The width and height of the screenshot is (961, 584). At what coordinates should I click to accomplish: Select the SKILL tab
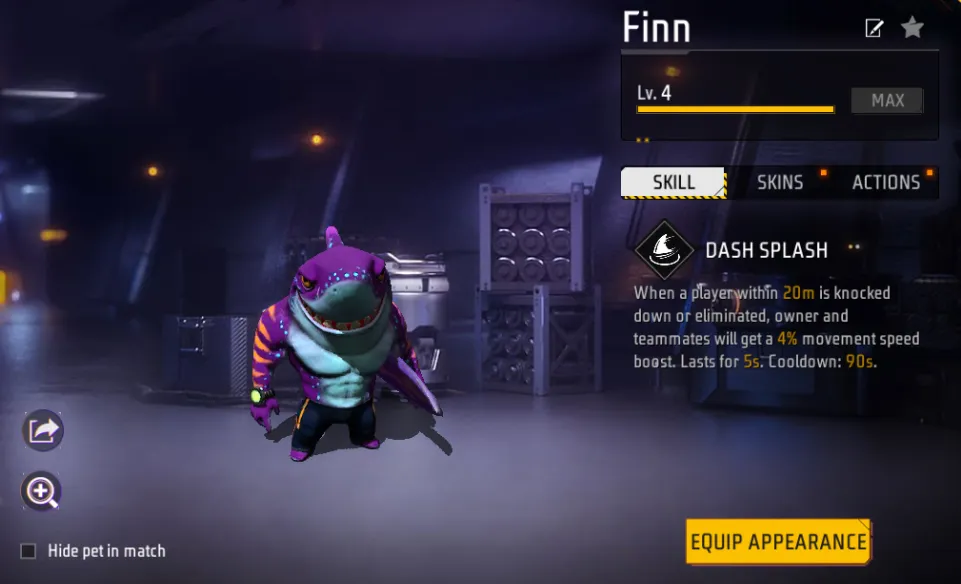pyautogui.click(x=673, y=183)
